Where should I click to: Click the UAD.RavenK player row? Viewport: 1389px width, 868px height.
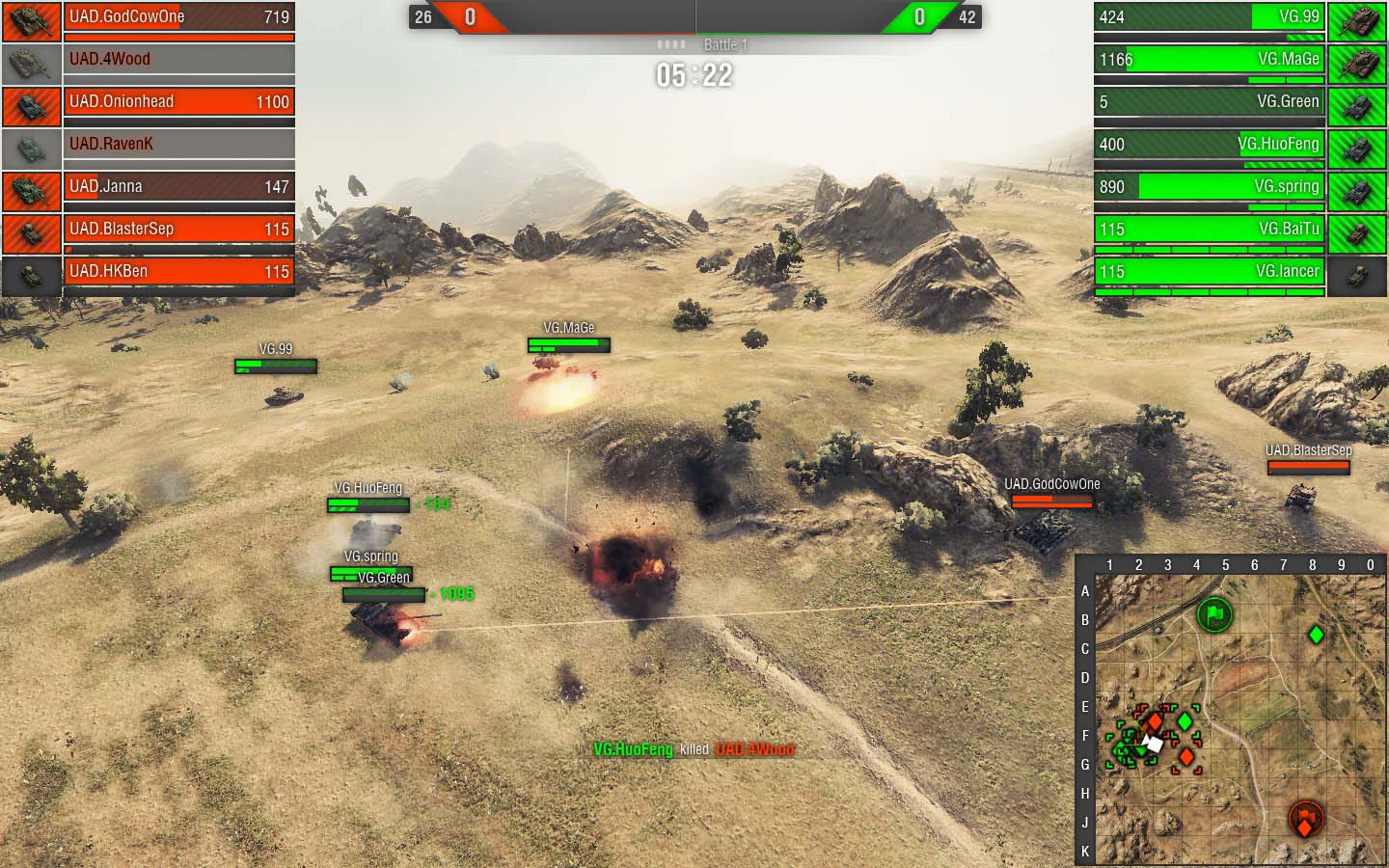[178, 145]
